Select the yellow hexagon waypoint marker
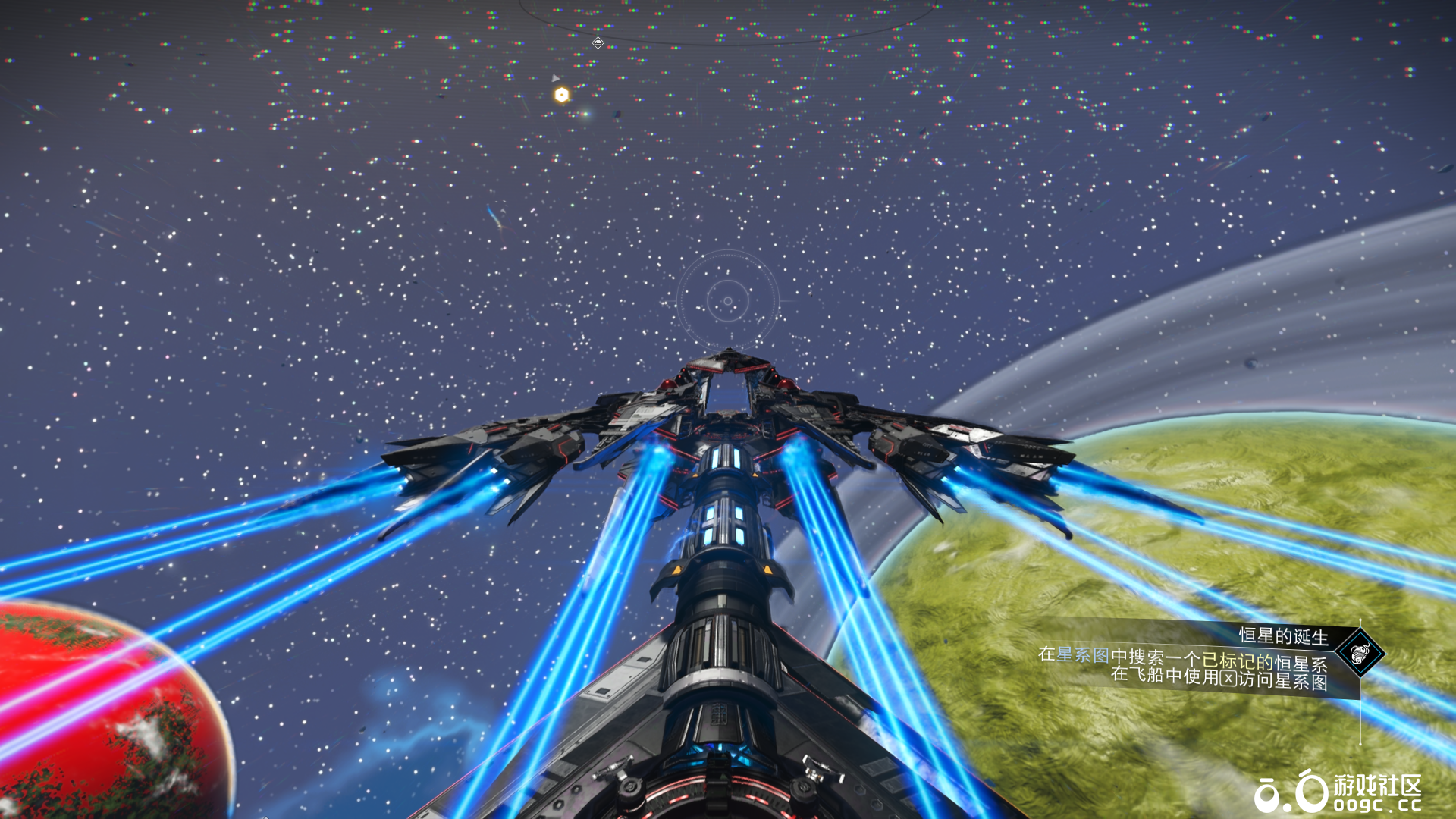The width and height of the screenshot is (1456, 819). 561,95
